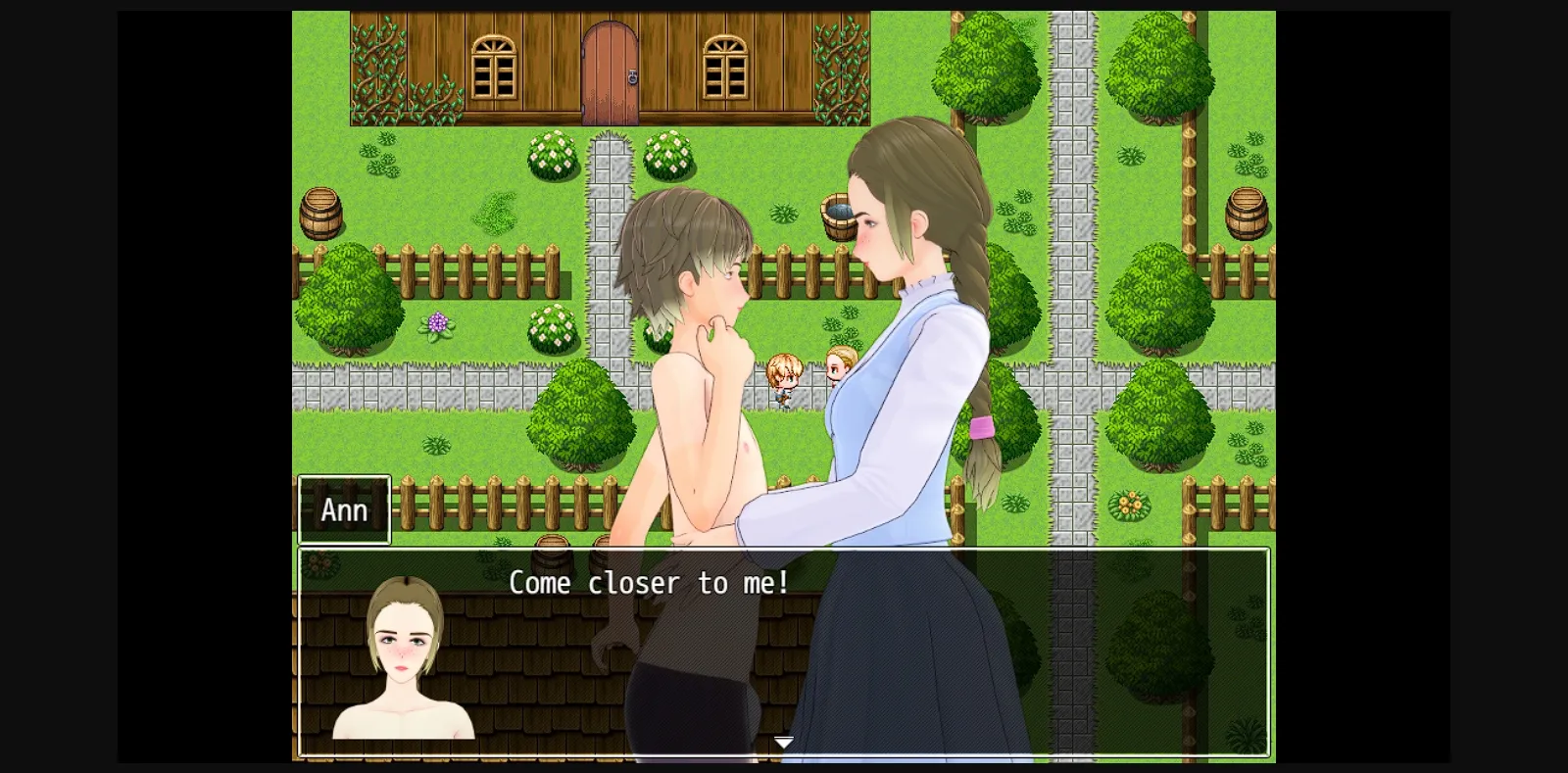Select the right arched window on the house
The height and width of the screenshot is (773, 1568).
click(723, 66)
